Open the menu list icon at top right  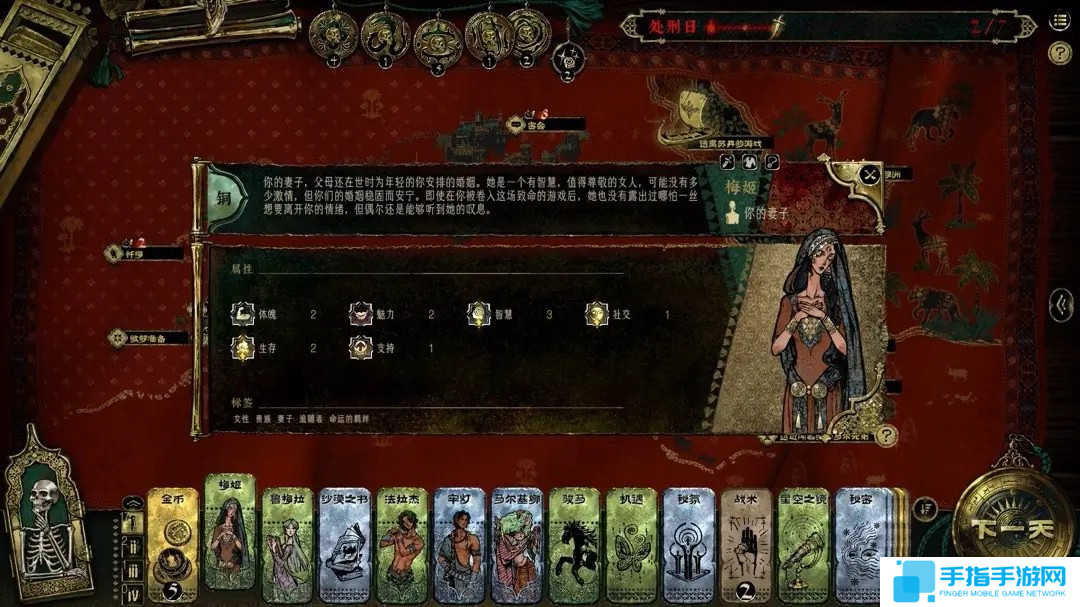coord(1059,21)
